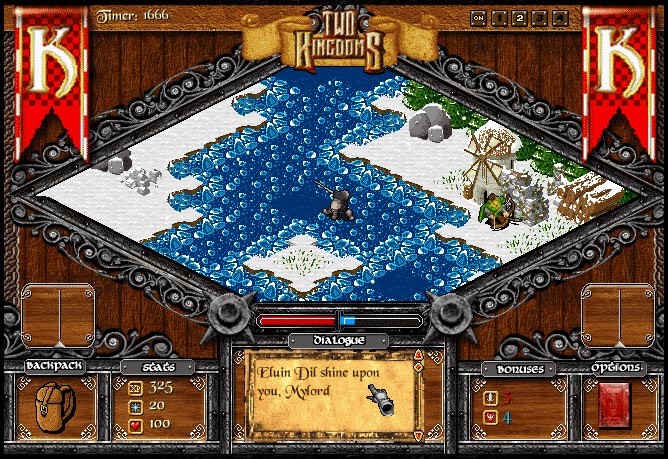
Task: Select the number 3 button
Action: (540, 17)
